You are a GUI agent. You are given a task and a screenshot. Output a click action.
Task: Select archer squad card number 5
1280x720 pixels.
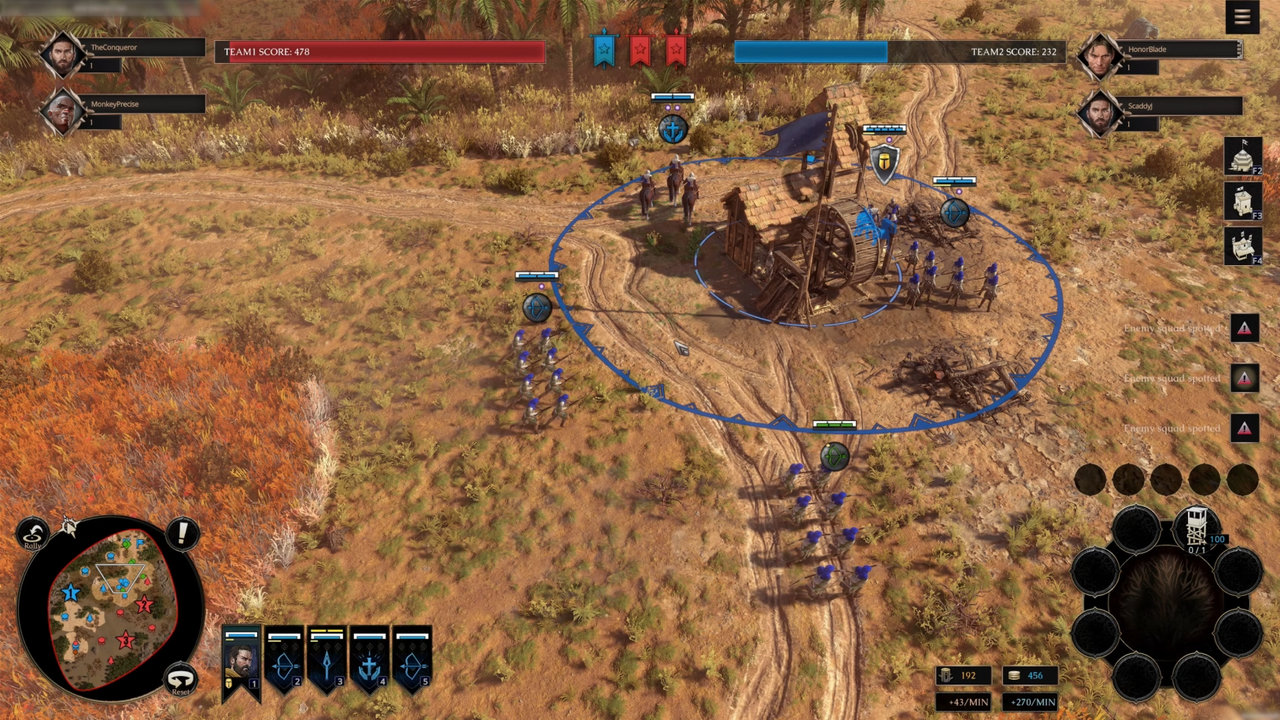tap(412, 661)
